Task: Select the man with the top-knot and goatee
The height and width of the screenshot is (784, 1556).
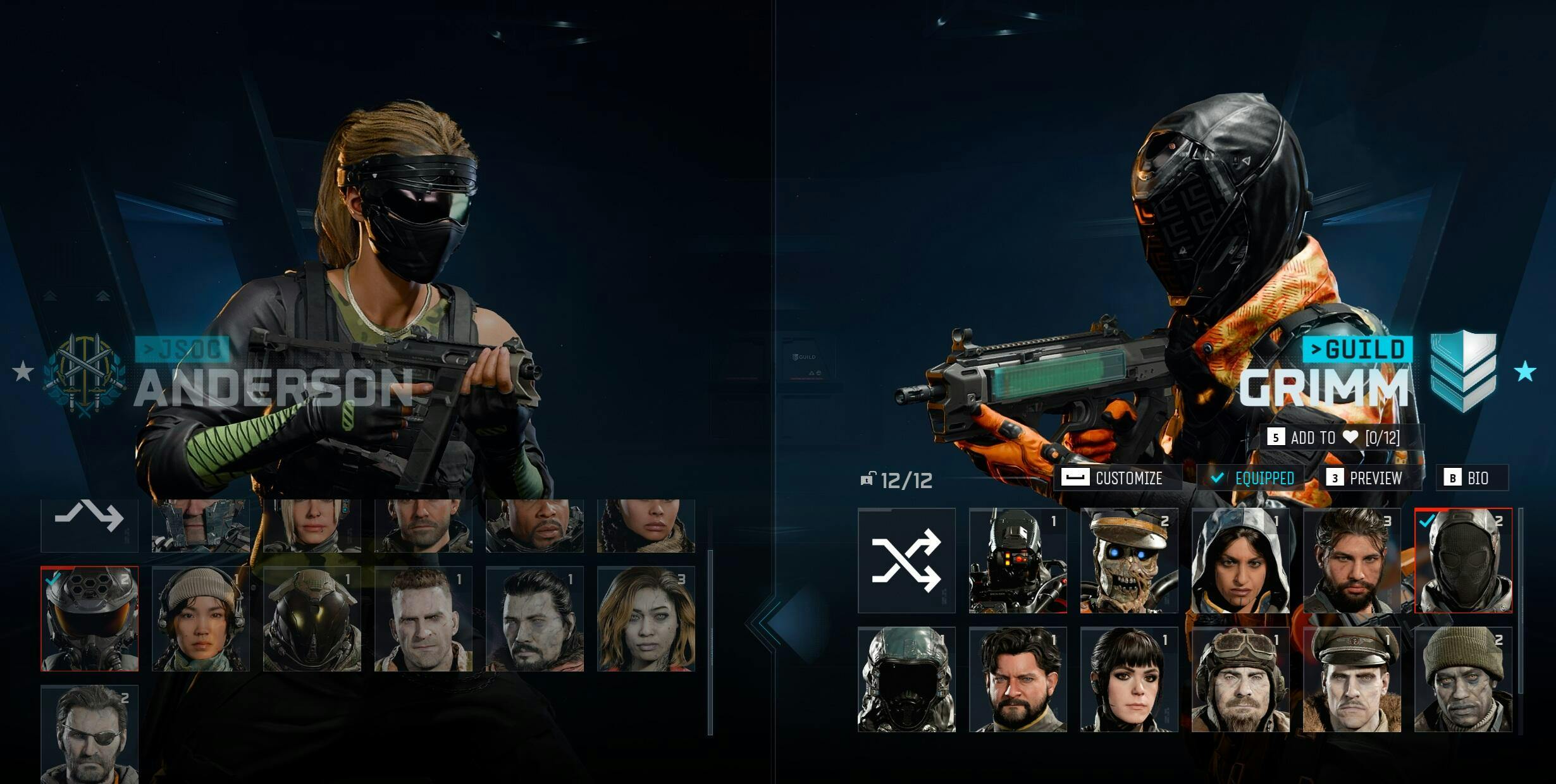Action: pyautogui.click(x=534, y=618)
